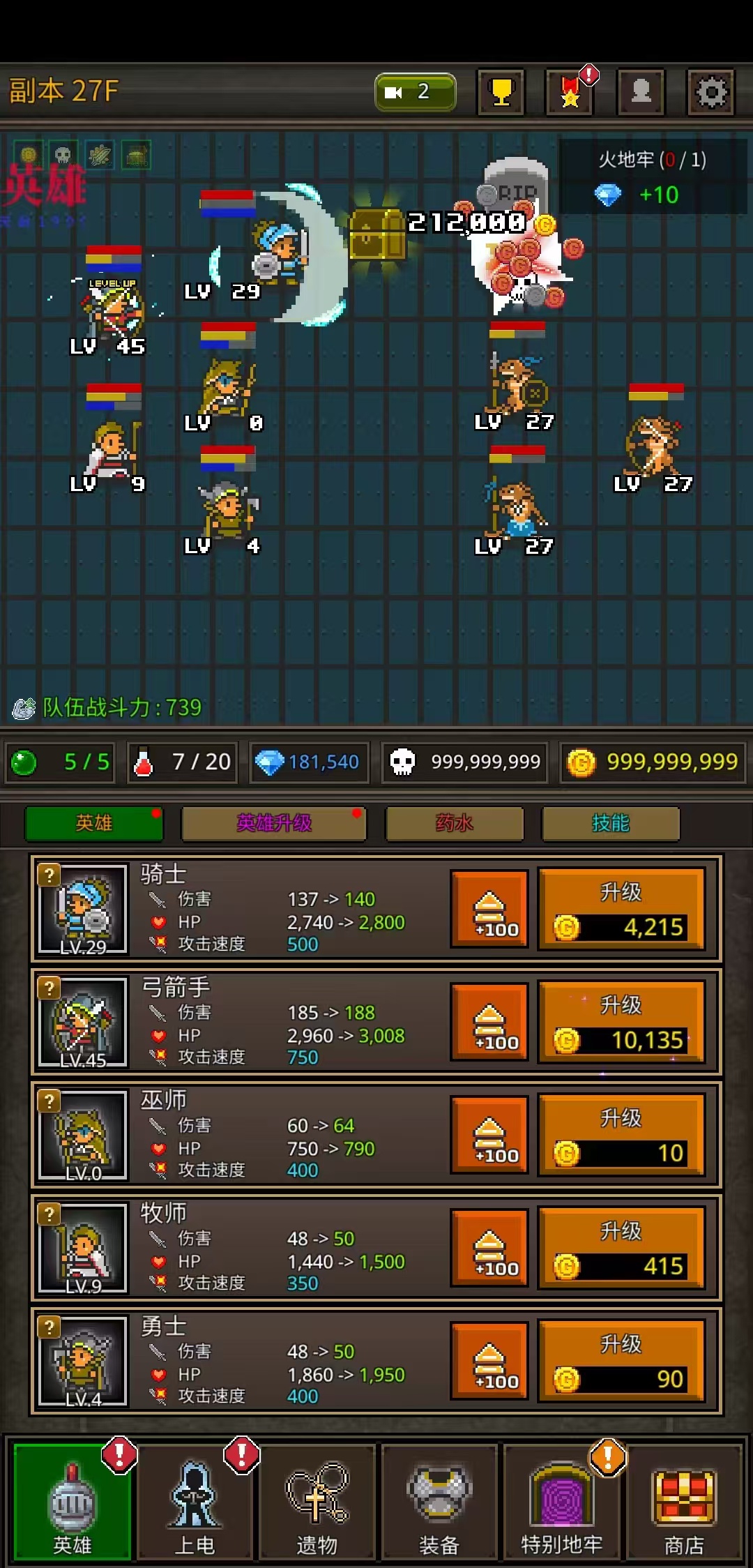This screenshot has height=1568, width=753.
Task: Open the 商店 shop
Action: (684, 1507)
